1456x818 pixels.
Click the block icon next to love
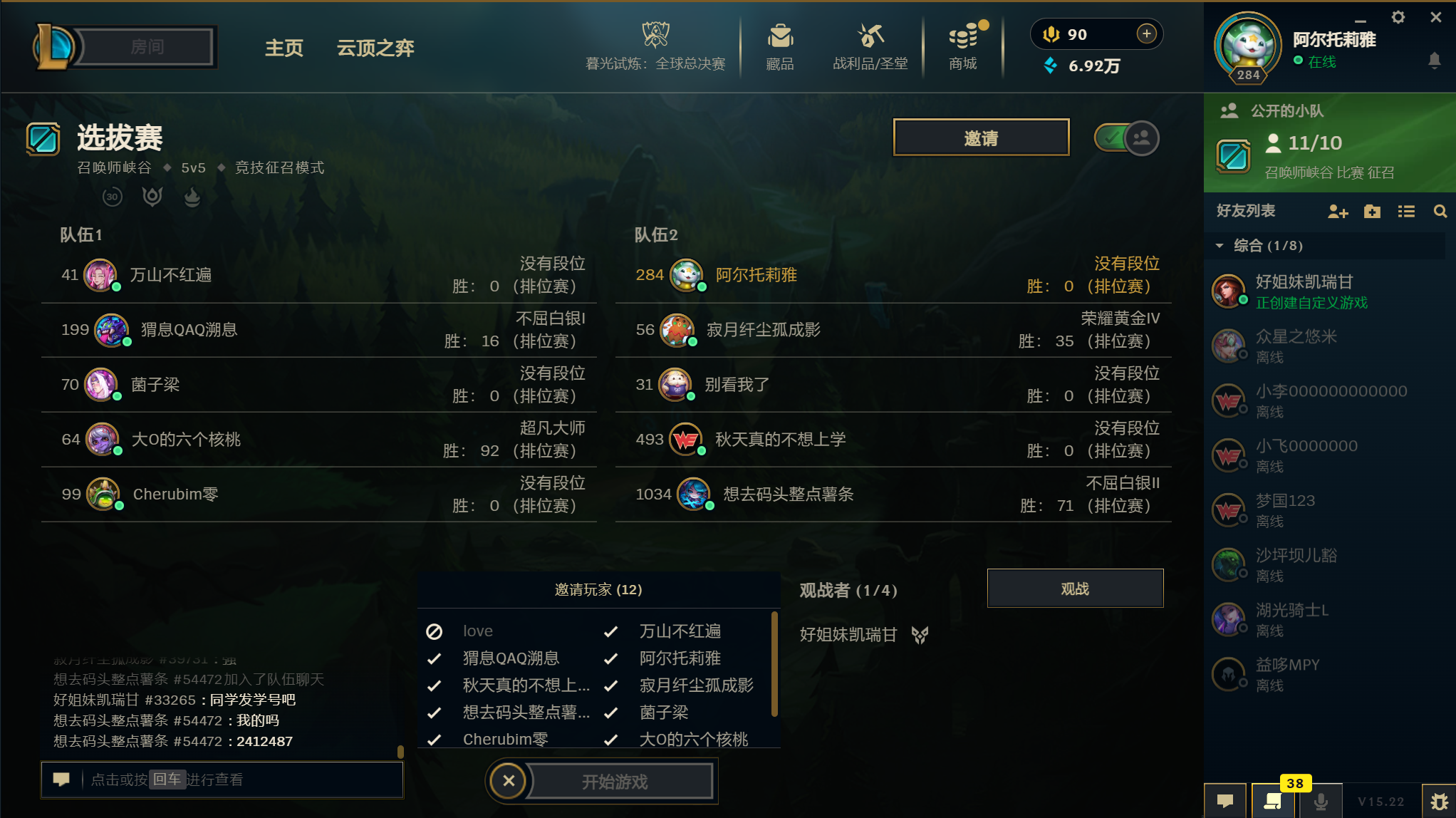coord(435,631)
